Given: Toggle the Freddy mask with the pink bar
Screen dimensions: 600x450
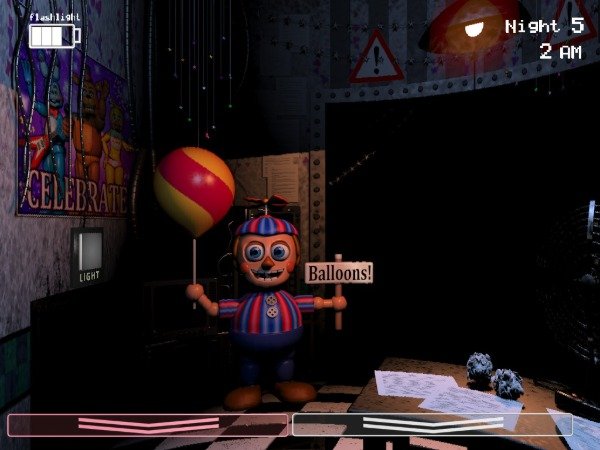Looking at the screenshot, I should point(148,425).
